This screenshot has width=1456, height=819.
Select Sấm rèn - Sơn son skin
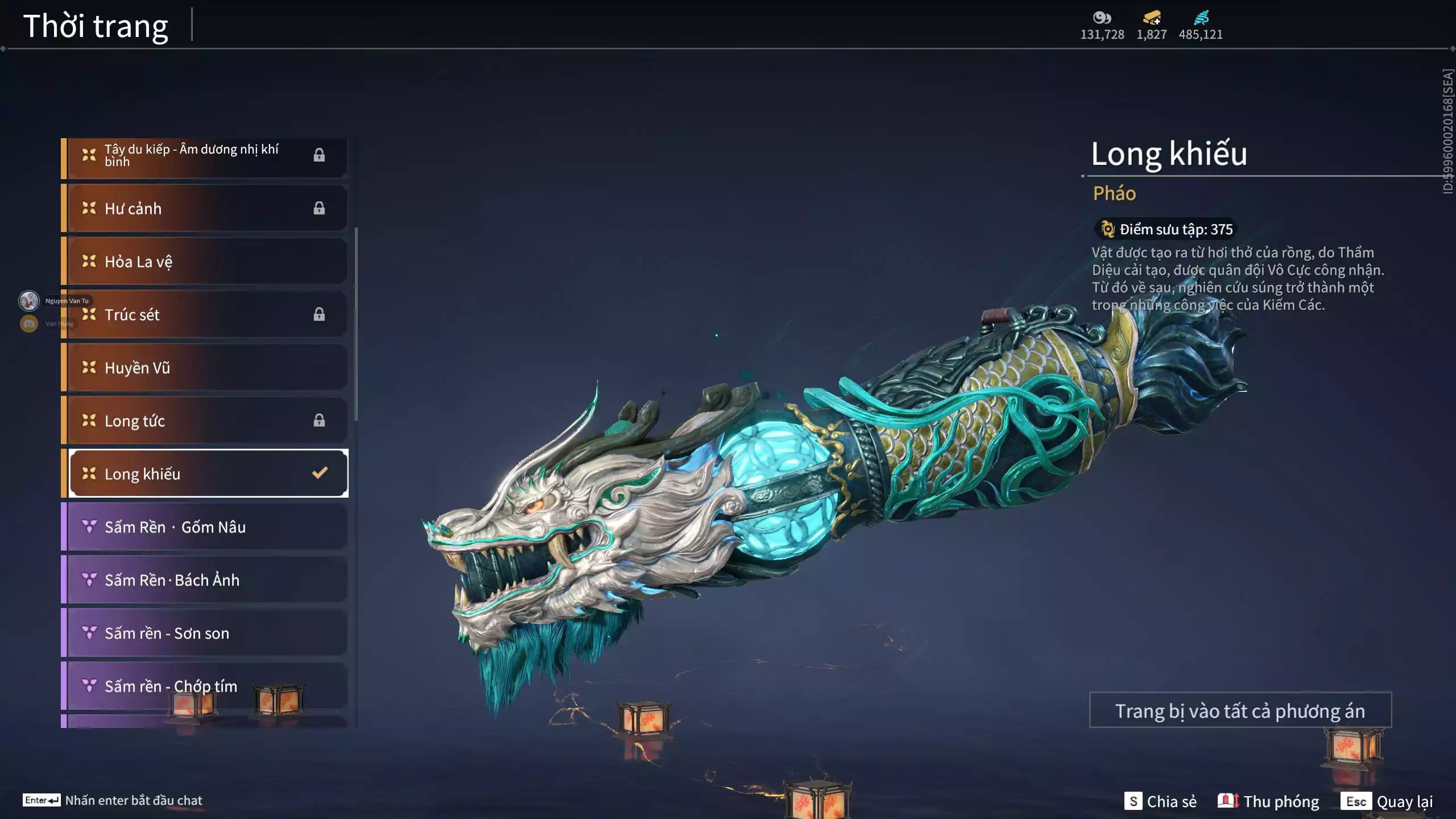[205, 633]
